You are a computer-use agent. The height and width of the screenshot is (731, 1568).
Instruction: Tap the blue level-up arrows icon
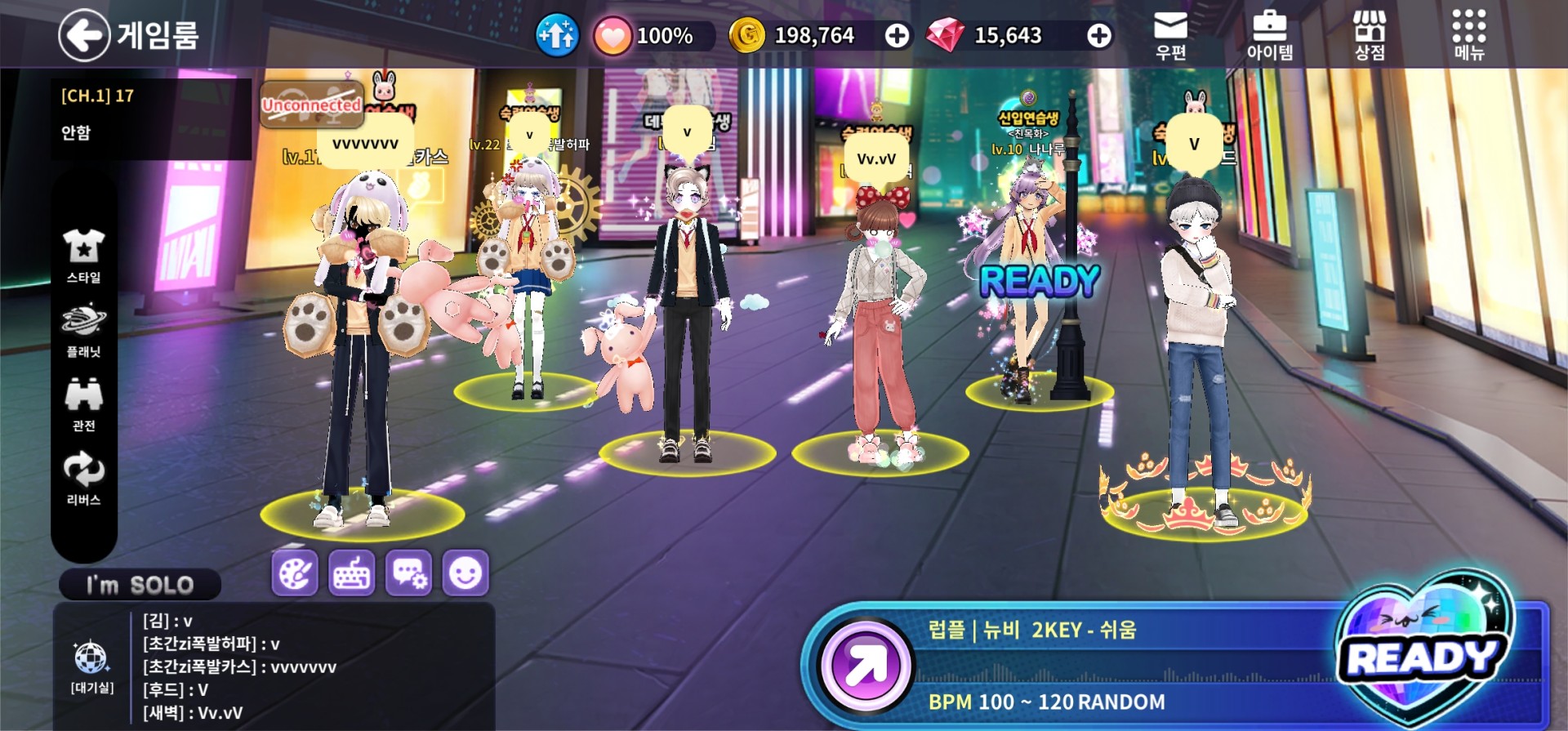(557, 36)
